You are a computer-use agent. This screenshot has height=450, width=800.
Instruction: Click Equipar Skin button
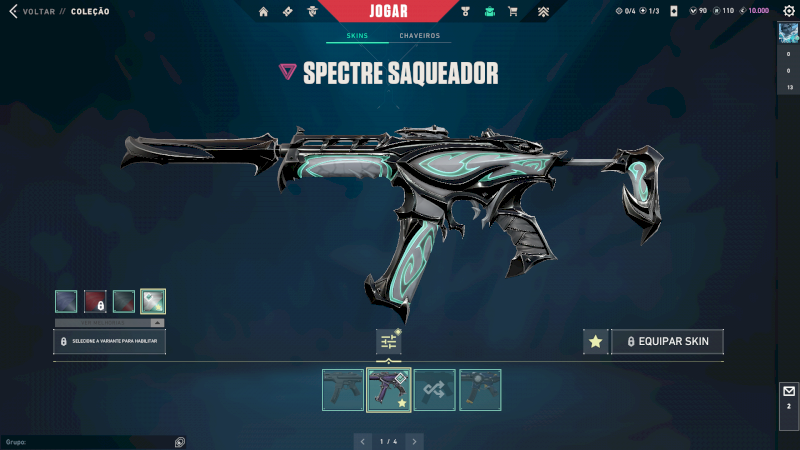point(667,342)
